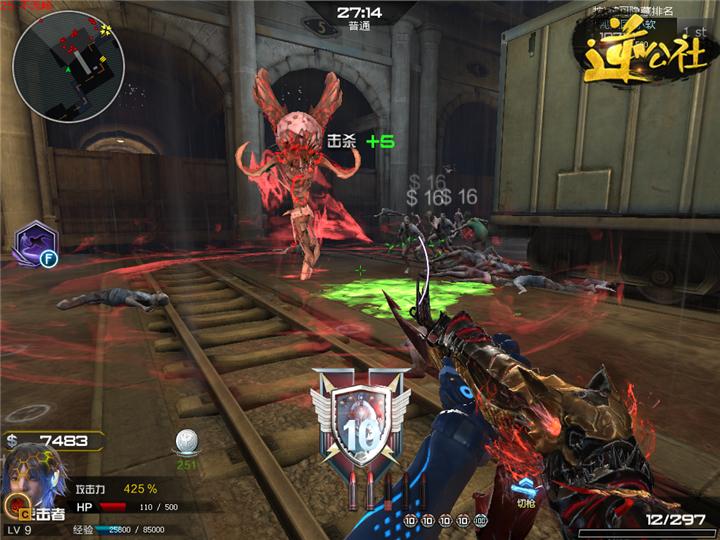Click the kill-streak shield badge

(x=361, y=418)
